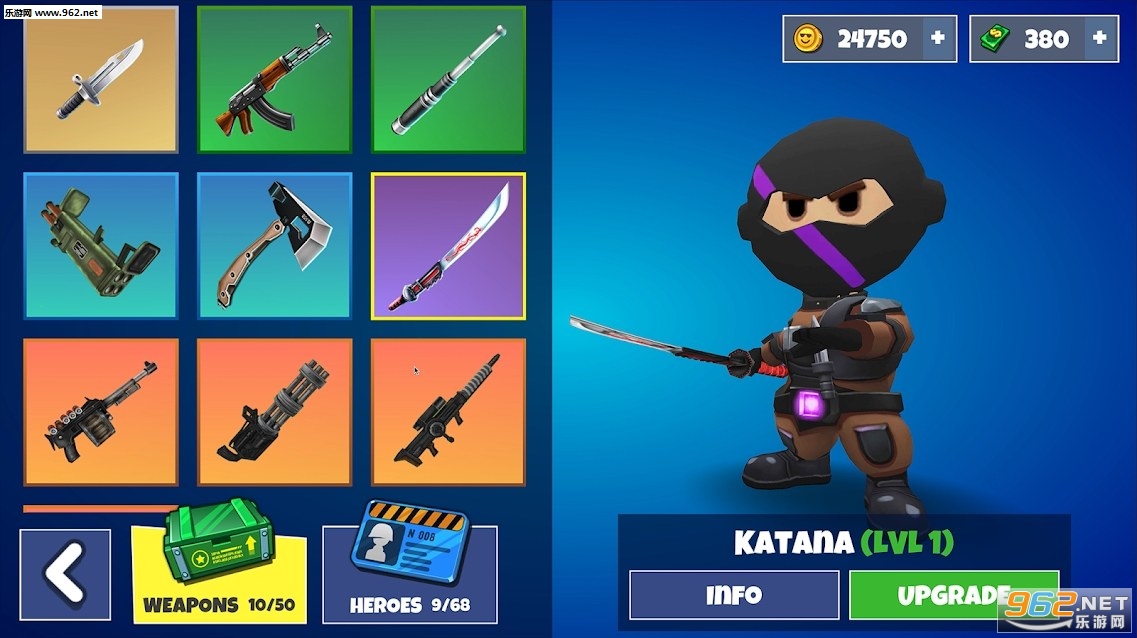Buy more green cash with plus button
Screen dimensions: 1137x638
click(x=1100, y=39)
